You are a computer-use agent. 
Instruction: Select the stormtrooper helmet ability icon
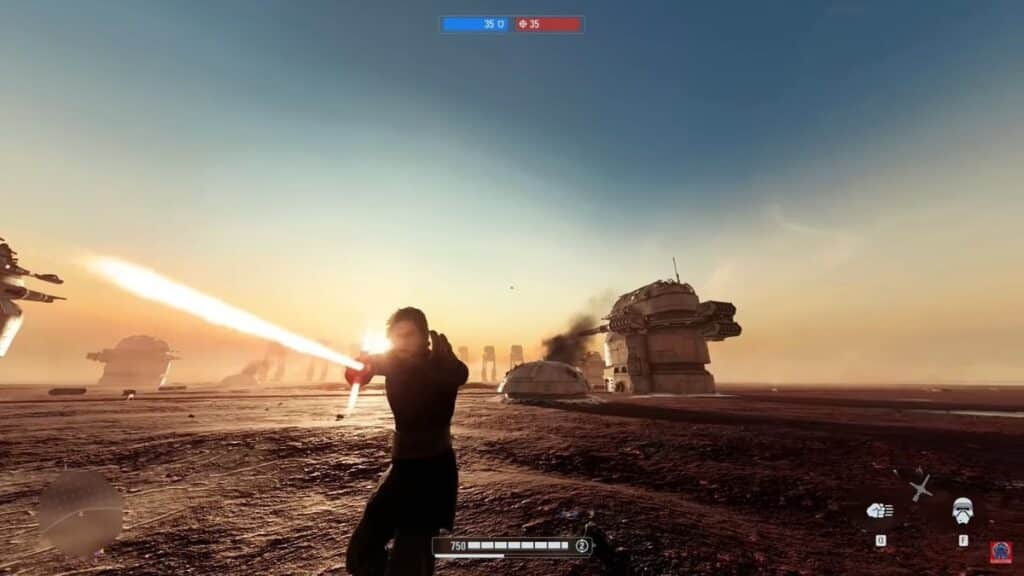point(962,510)
